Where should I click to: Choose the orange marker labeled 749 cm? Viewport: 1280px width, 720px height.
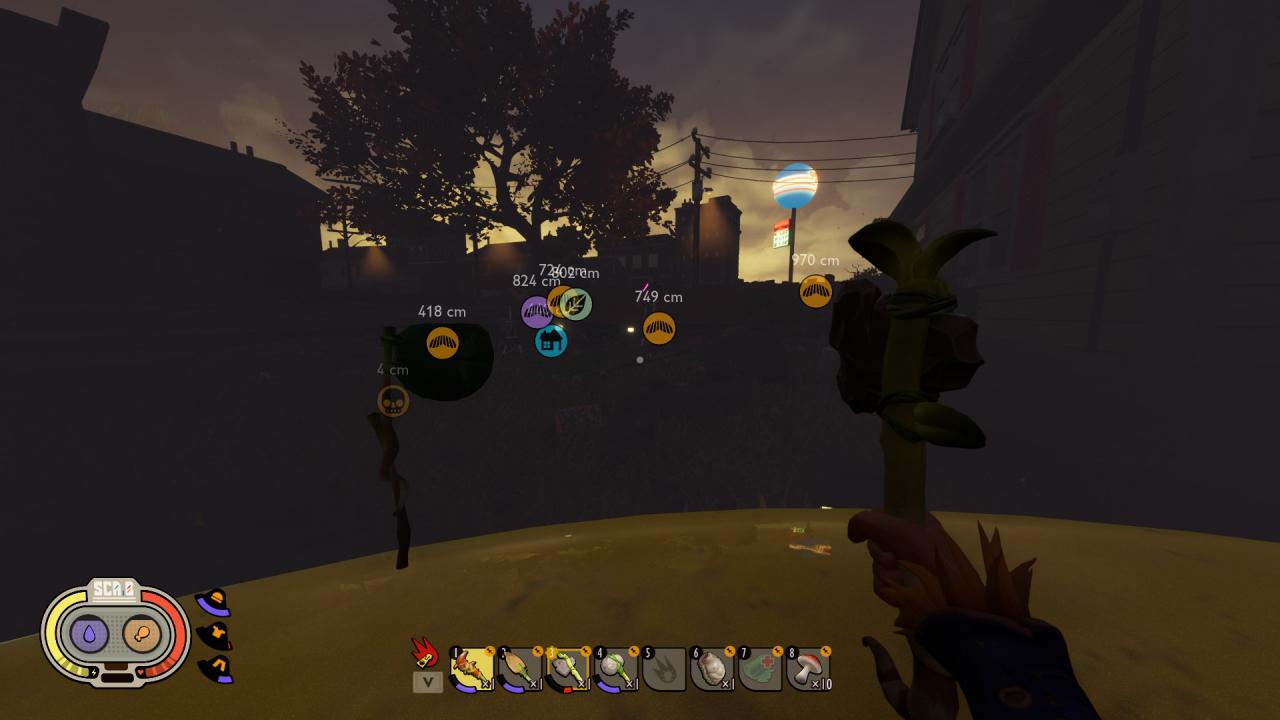pos(659,328)
